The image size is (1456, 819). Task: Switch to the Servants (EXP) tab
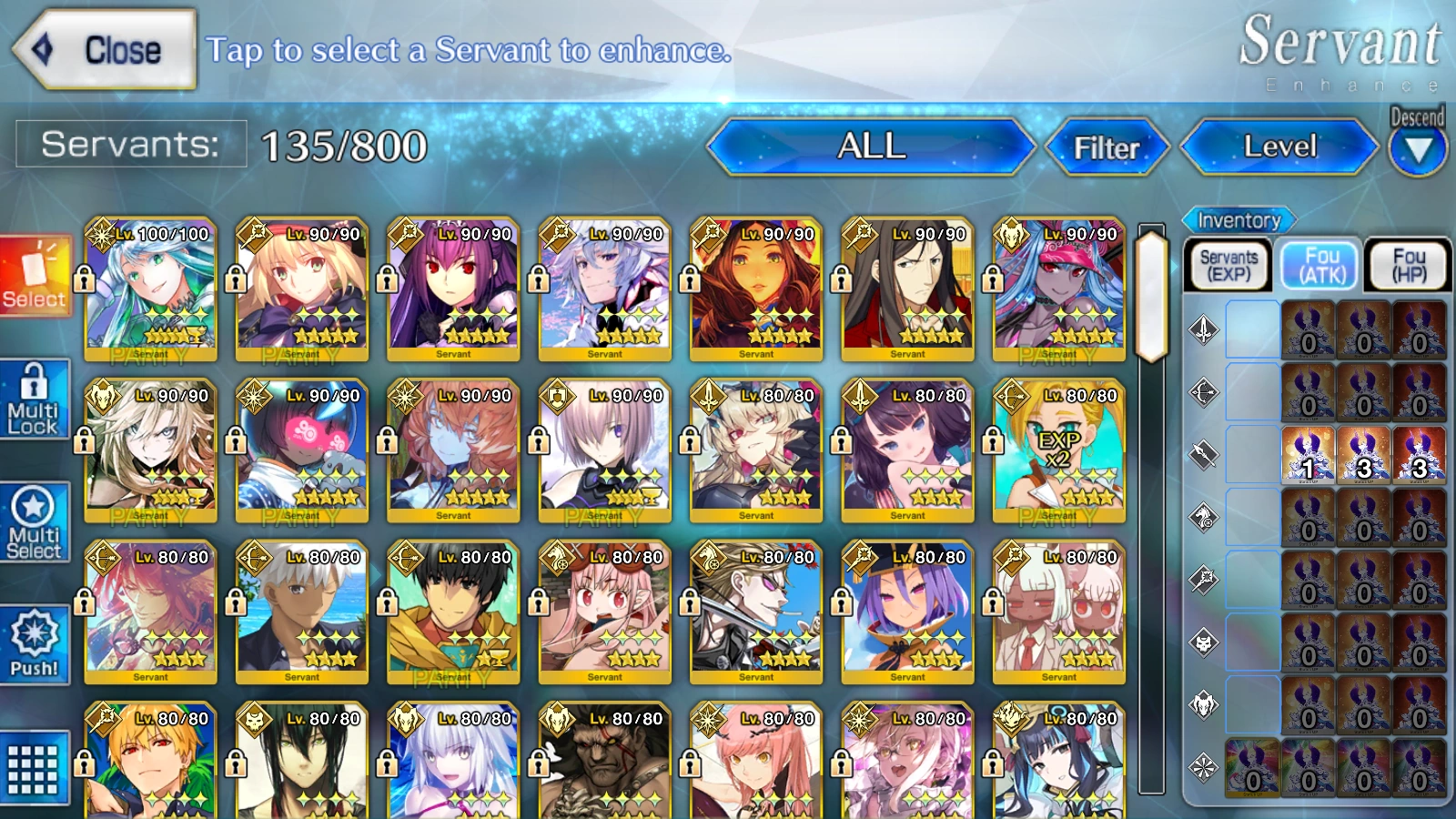(1228, 264)
